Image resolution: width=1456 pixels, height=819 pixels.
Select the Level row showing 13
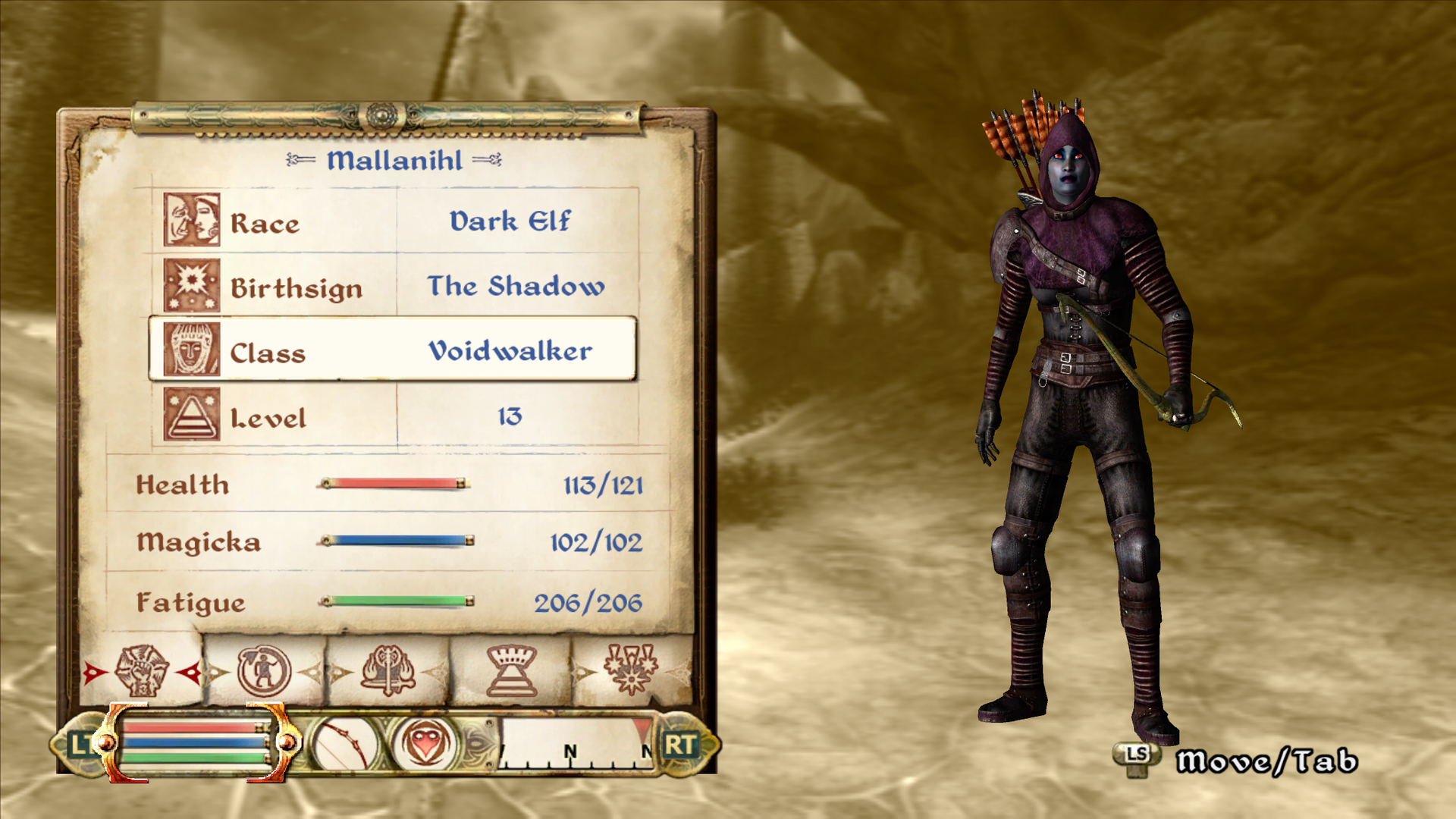pos(394,416)
